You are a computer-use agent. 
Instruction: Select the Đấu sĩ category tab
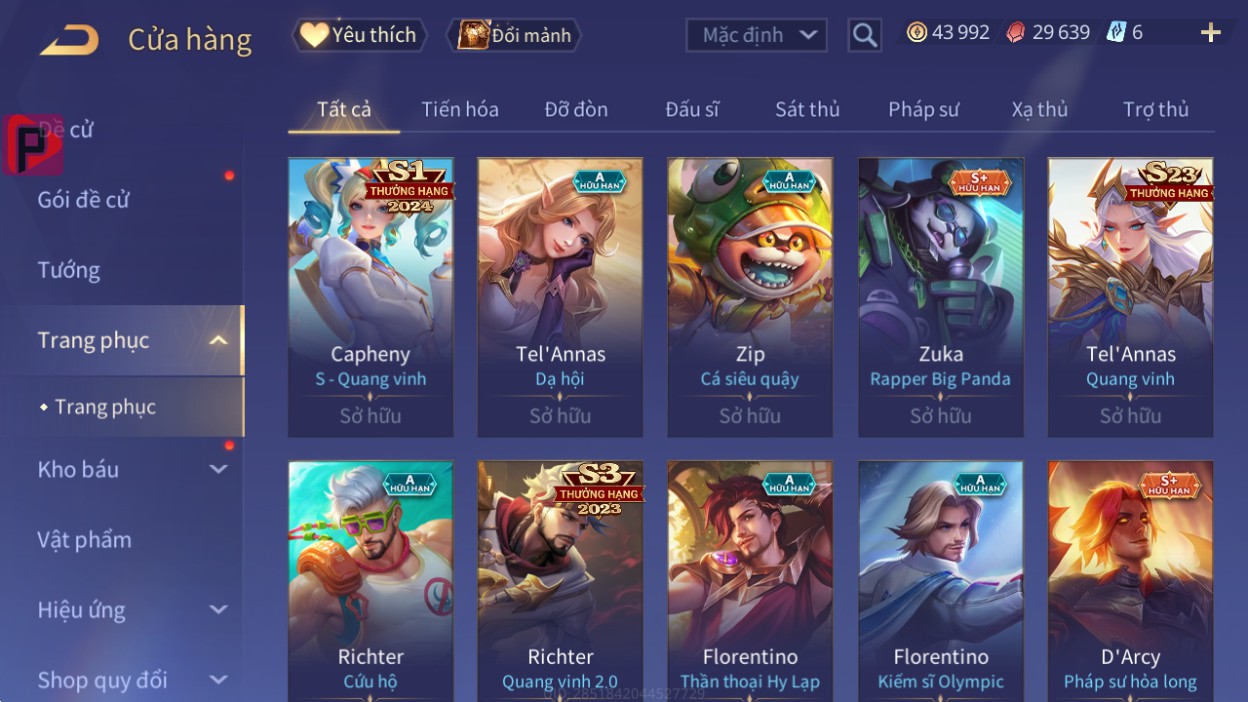[692, 110]
